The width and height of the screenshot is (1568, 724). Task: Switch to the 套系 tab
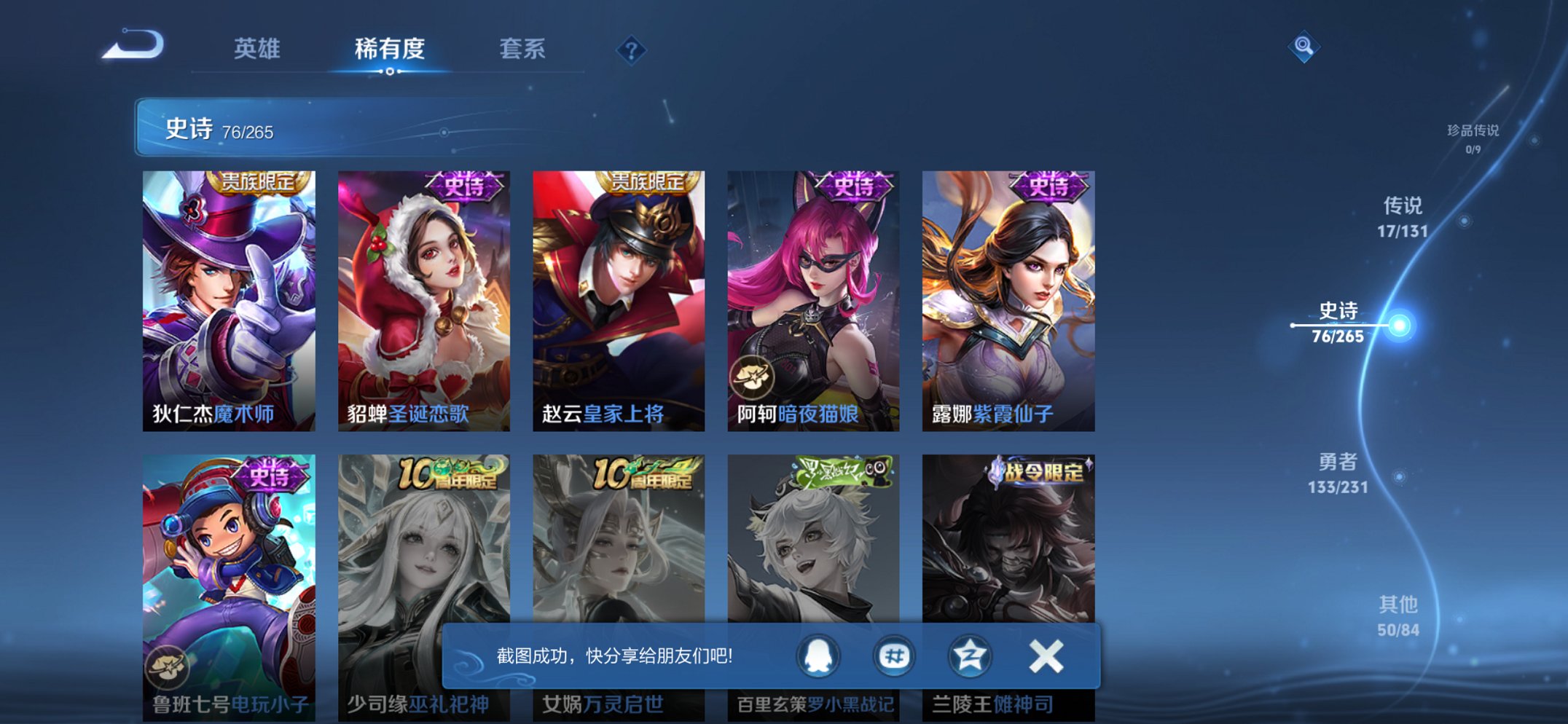pyautogui.click(x=523, y=48)
